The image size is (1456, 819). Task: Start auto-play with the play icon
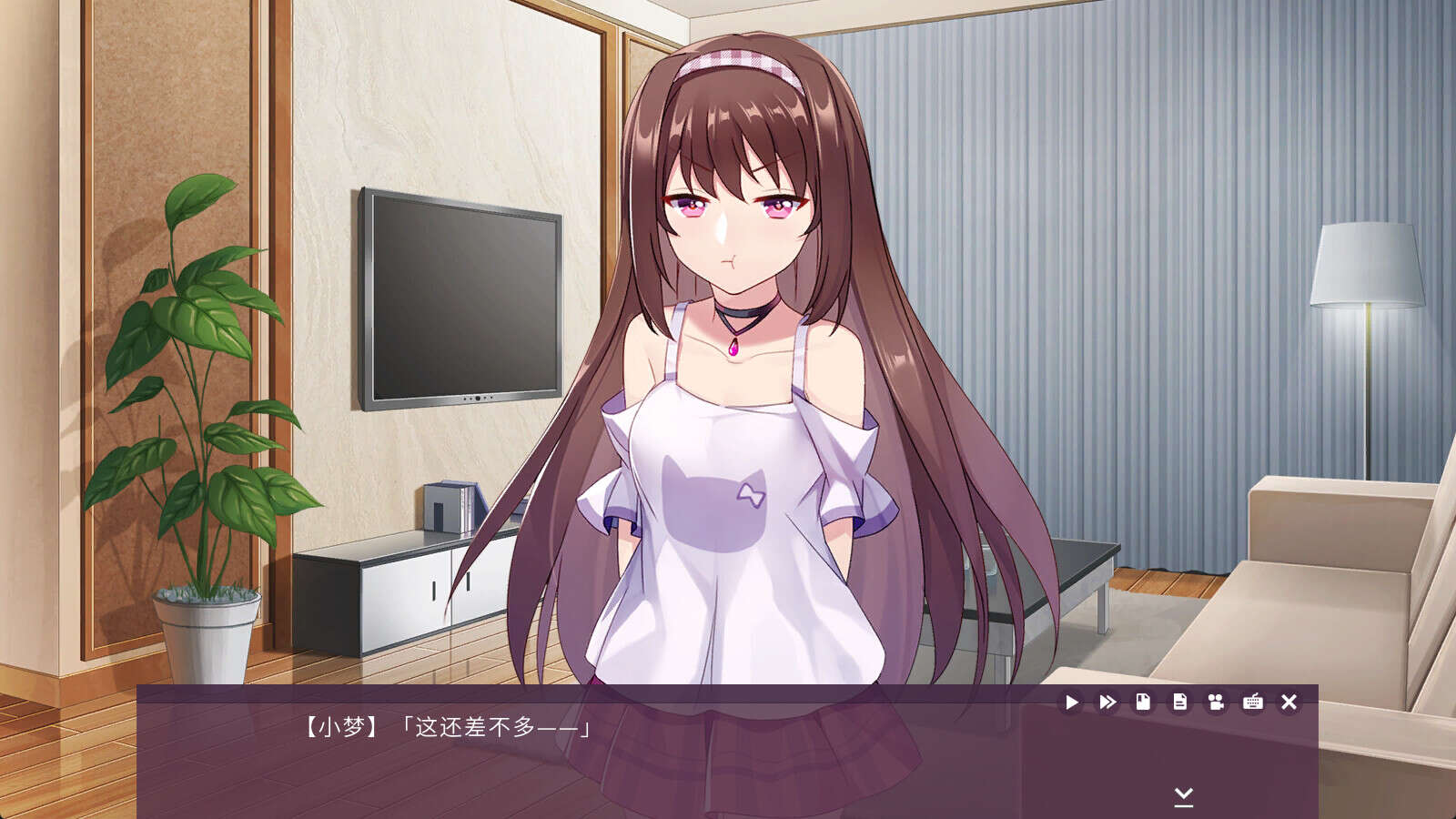pyautogui.click(x=1071, y=702)
